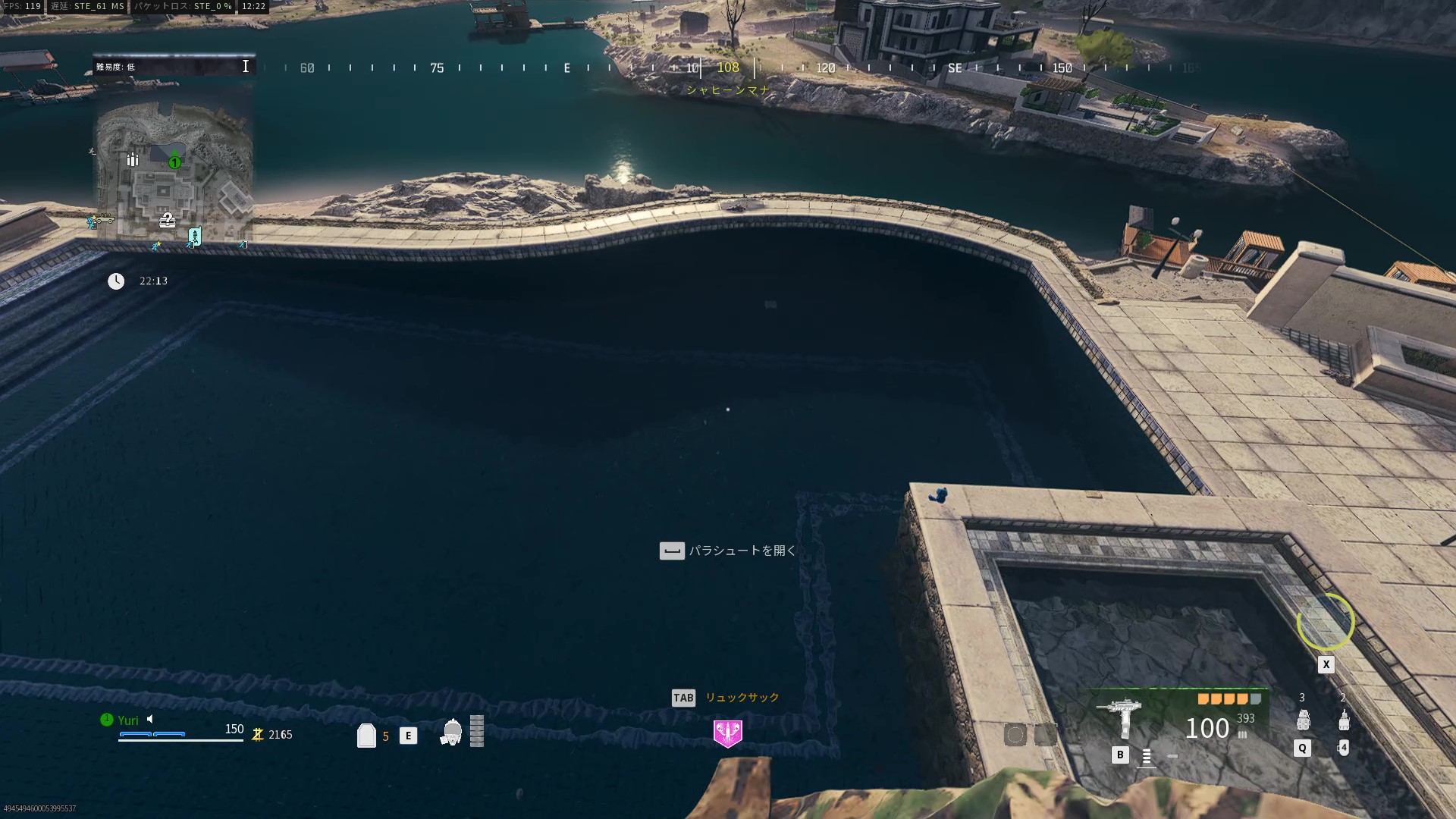Viewport: 1456px width, 819px height.
Task: Select the vehicle marker on the minimap
Action: point(104,219)
